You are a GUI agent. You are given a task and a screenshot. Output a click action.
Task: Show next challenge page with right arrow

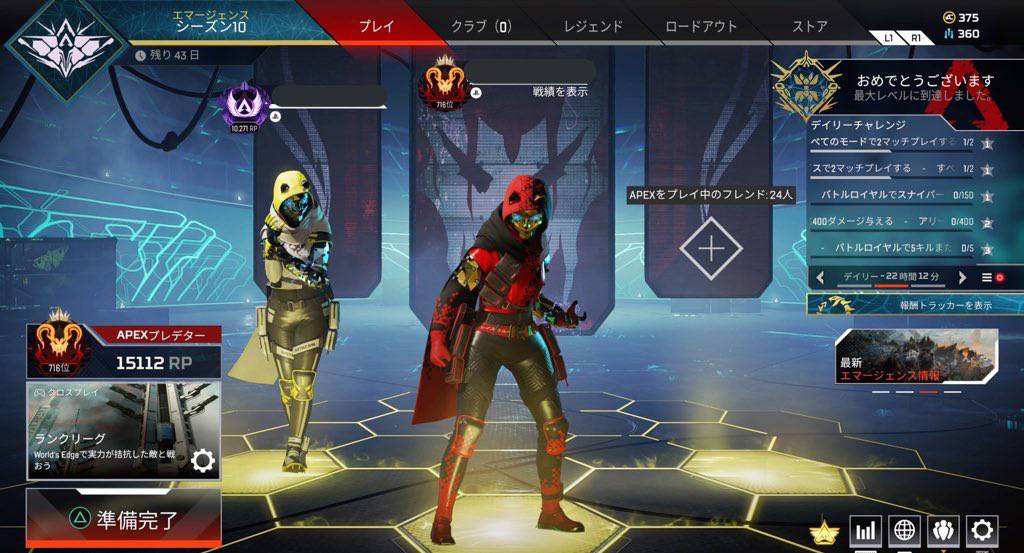(x=963, y=277)
